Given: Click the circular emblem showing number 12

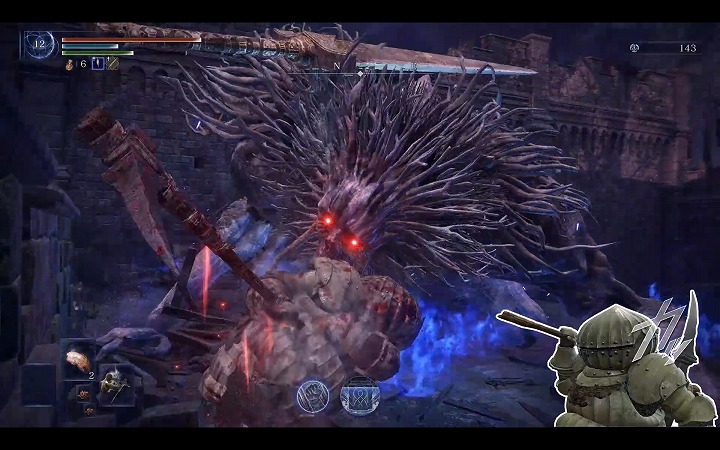Looking at the screenshot, I should point(40,45).
